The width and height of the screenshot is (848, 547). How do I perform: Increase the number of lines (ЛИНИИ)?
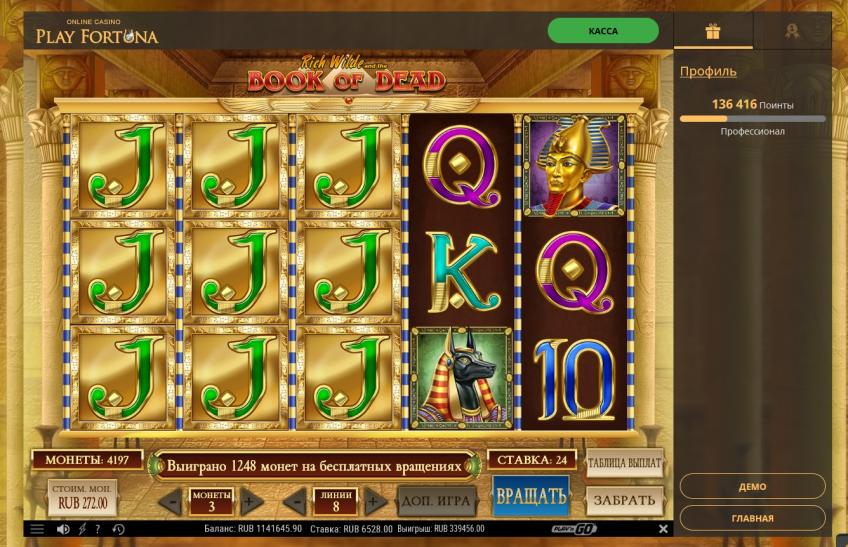click(375, 500)
